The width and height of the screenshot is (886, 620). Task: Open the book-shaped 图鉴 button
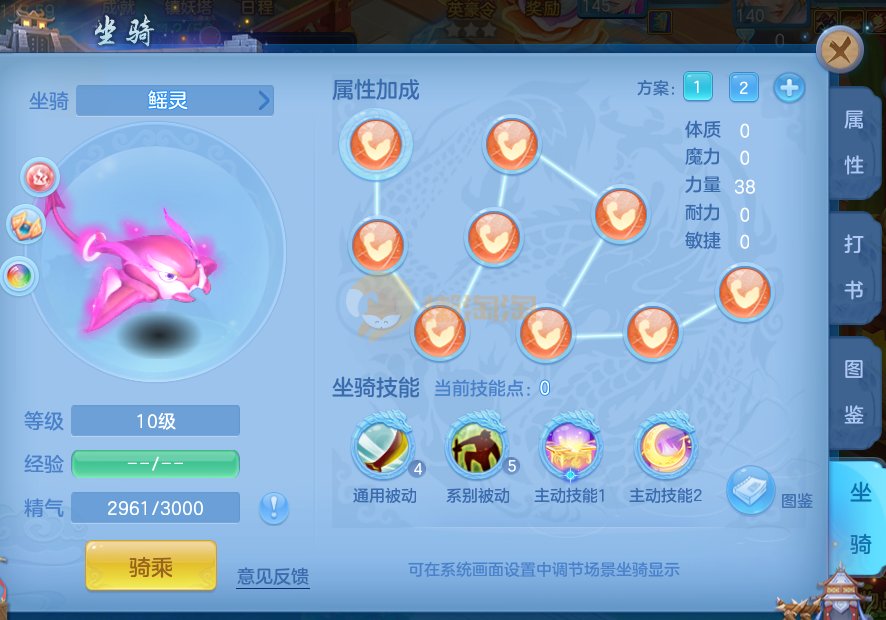750,490
